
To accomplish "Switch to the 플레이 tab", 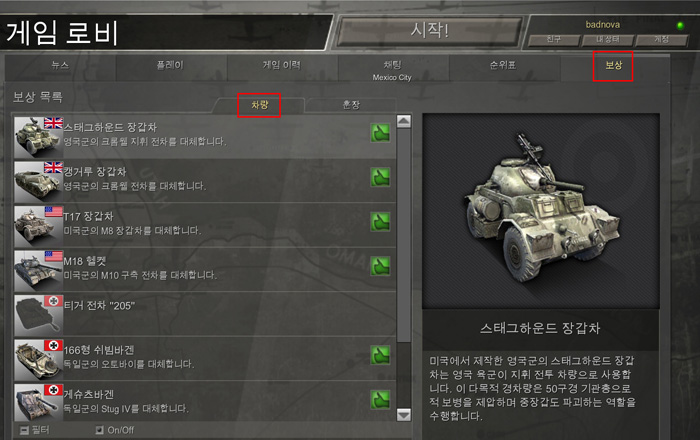I will pos(168,65).
